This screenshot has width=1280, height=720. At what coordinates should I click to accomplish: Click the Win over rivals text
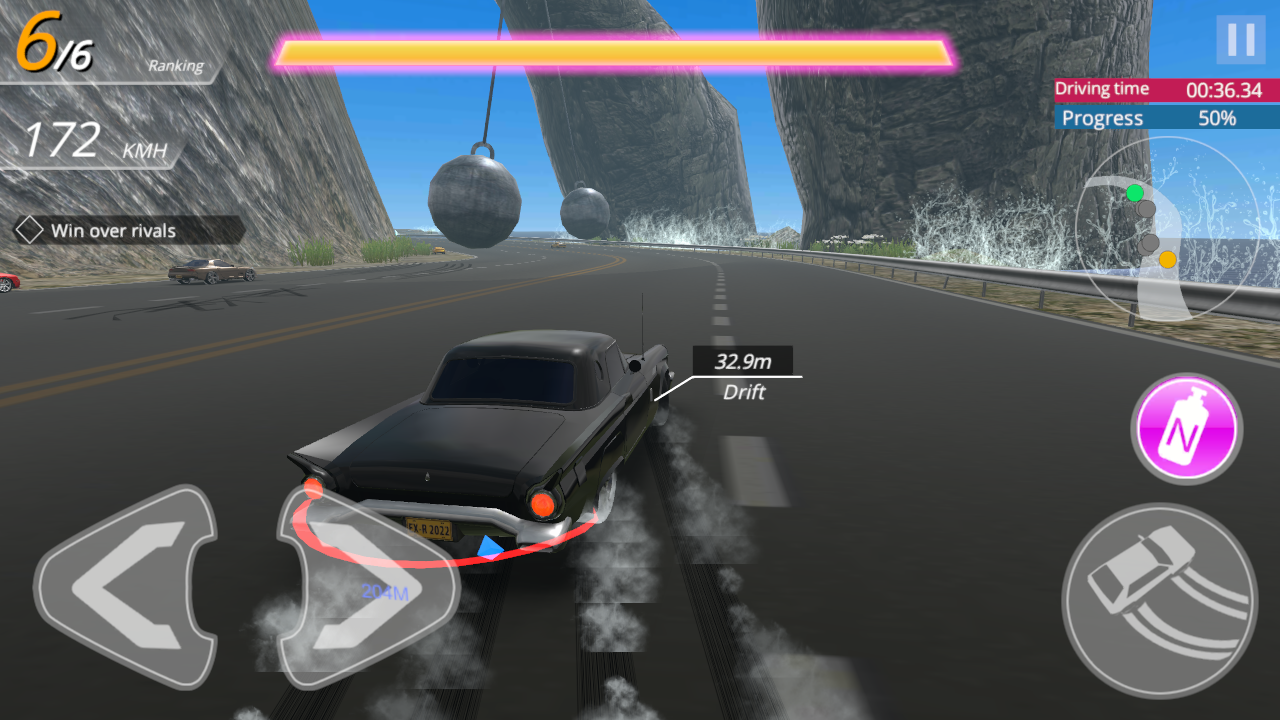tap(112, 231)
